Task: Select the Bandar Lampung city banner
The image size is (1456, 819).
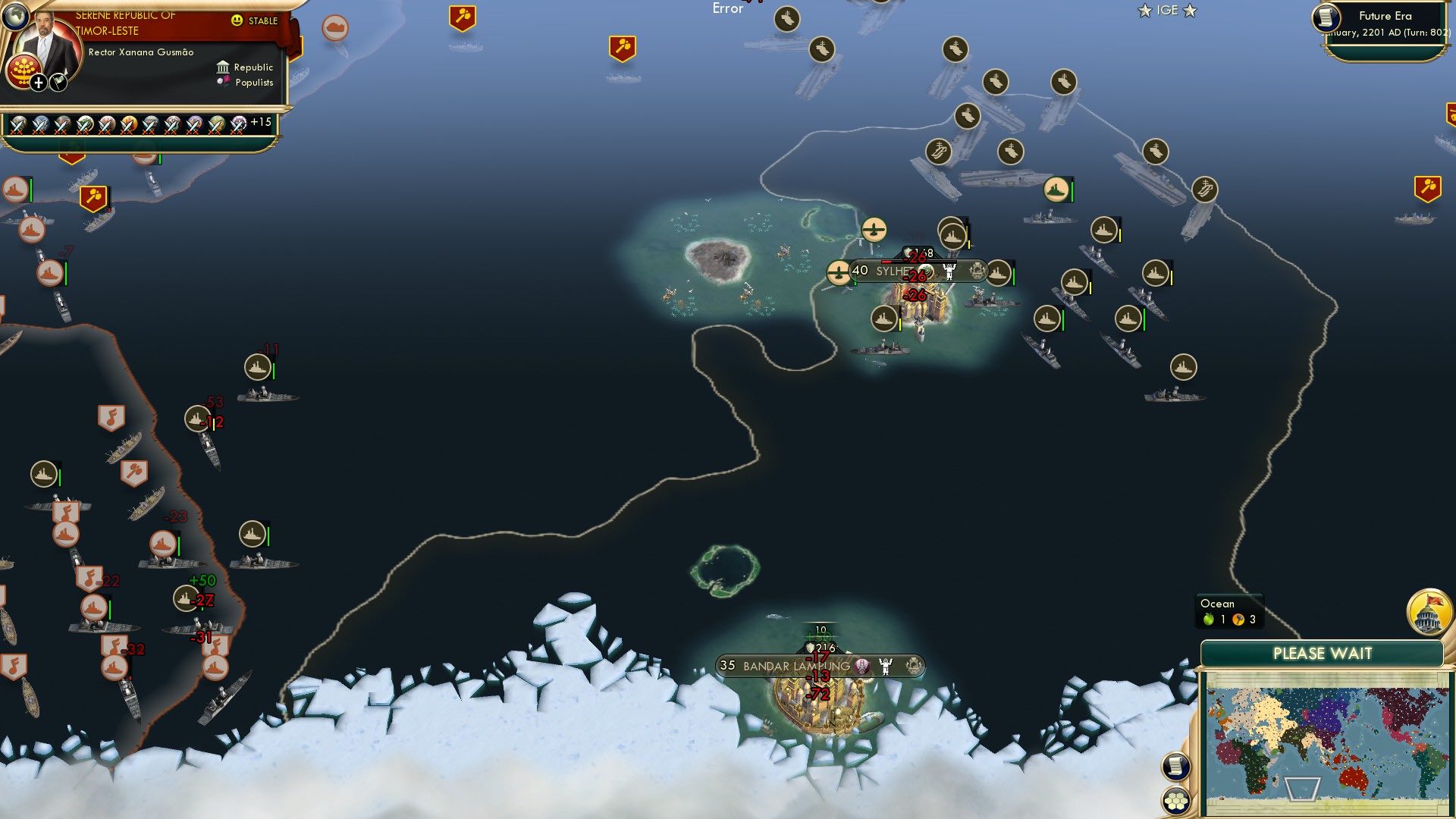Action: pos(796,665)
